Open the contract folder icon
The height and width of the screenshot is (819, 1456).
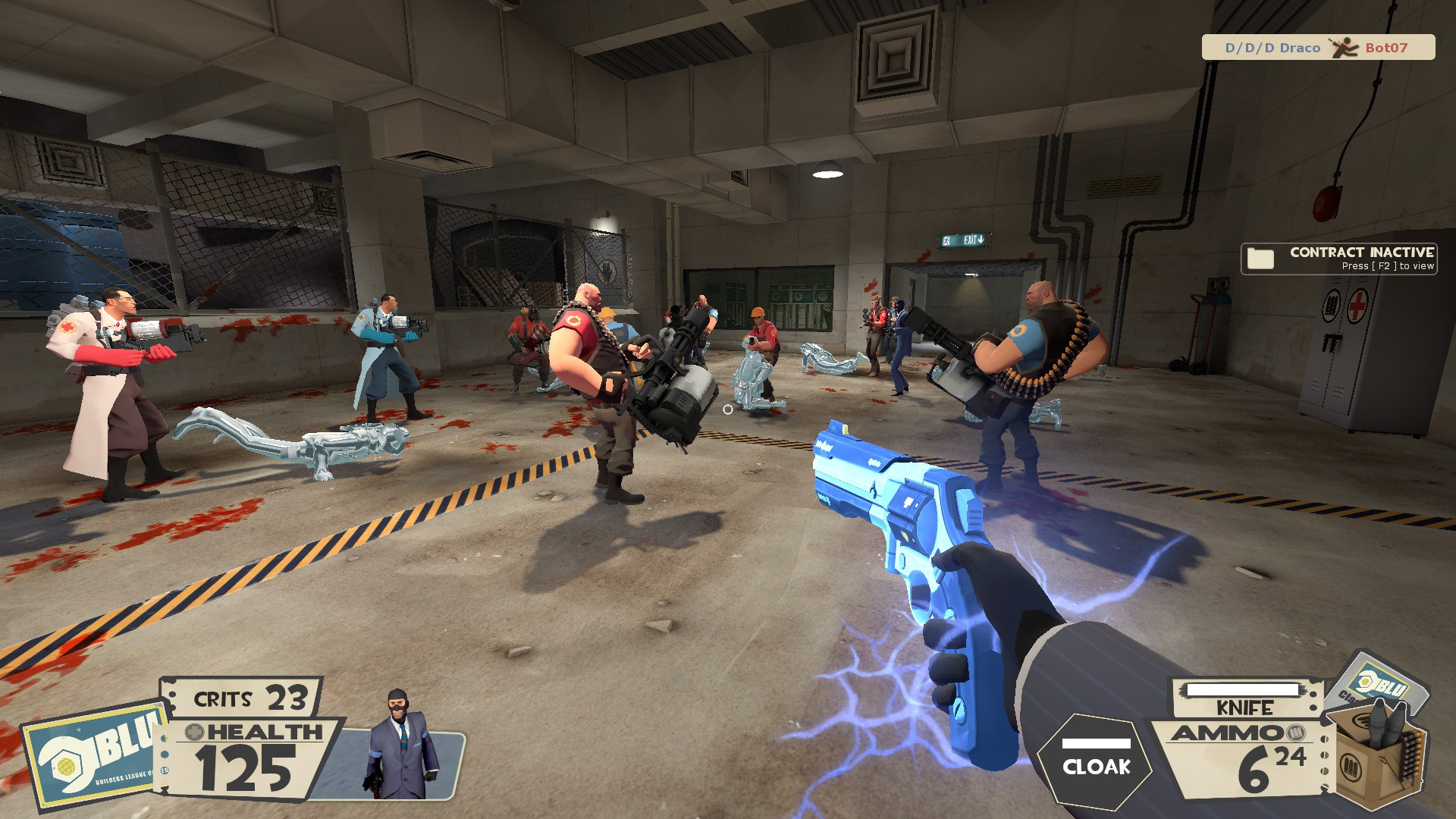coord(1261,257)
